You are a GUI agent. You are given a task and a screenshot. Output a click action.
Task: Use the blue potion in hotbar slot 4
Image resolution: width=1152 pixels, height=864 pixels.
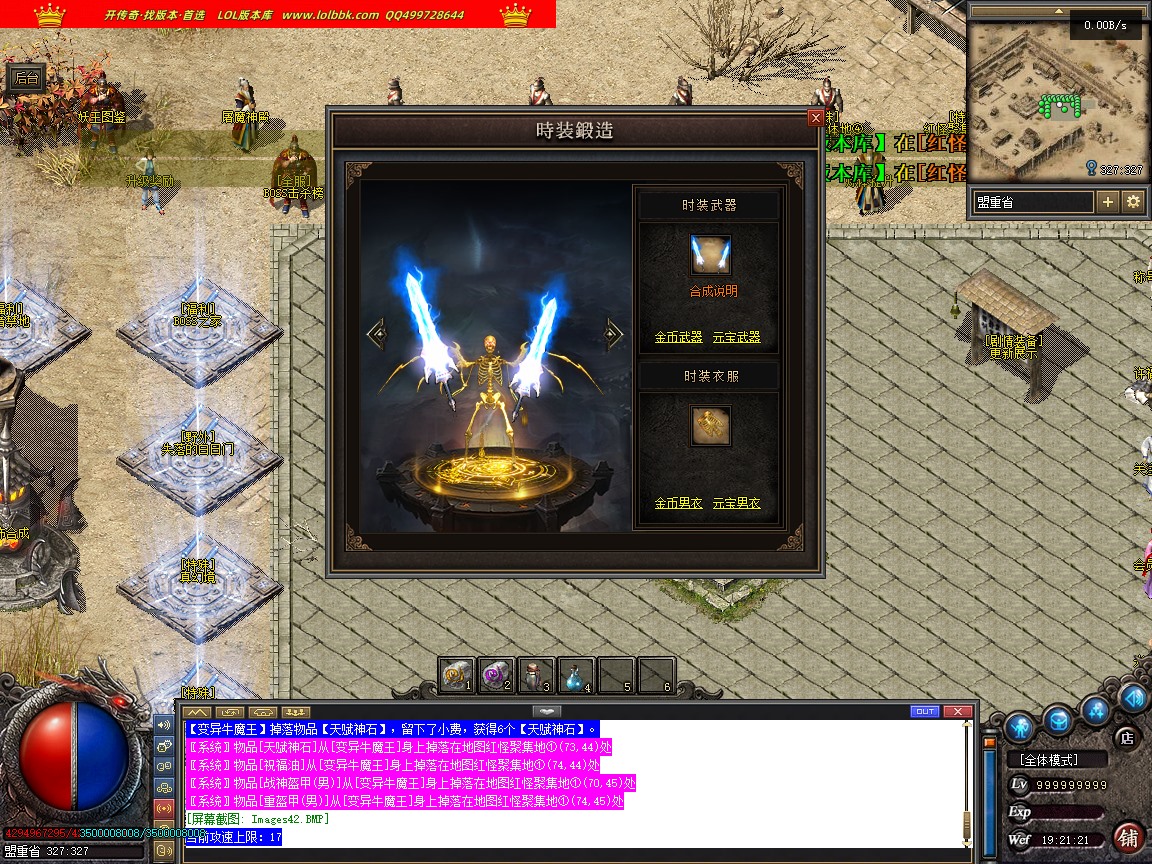(577, 676)
